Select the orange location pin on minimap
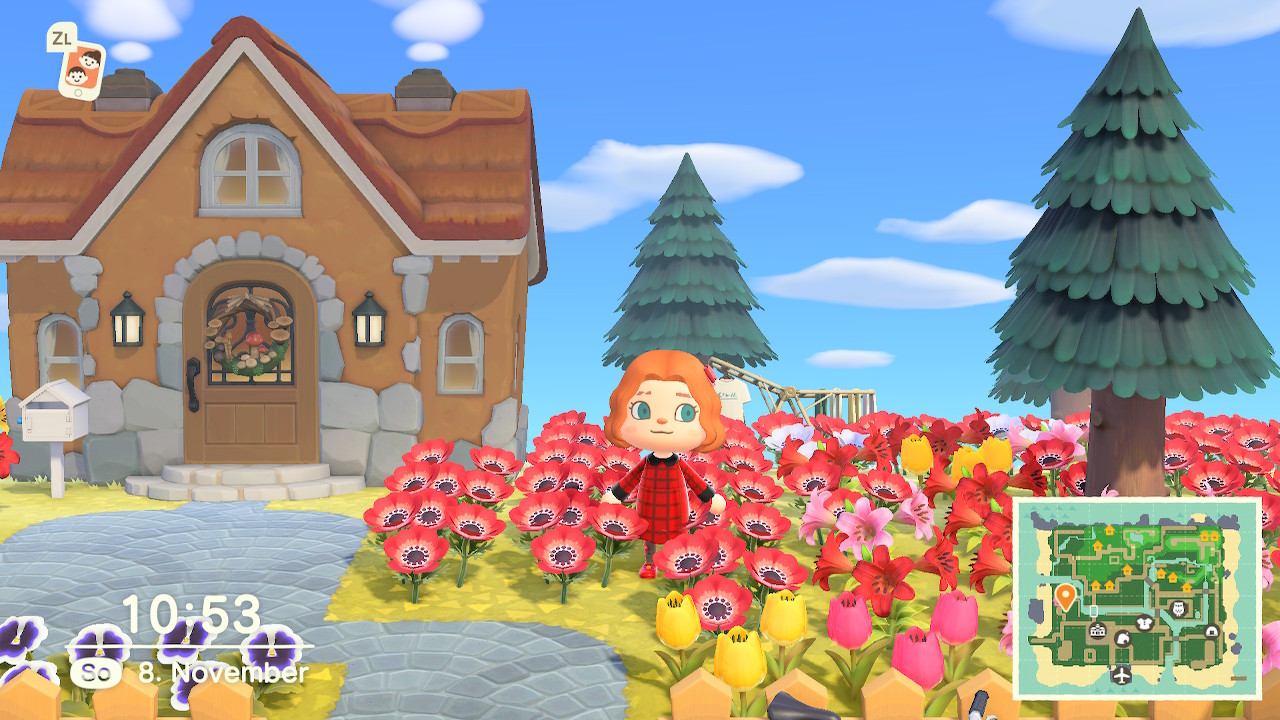The width and height of the screenshot is (1280, 720). (x=1065, y=597)
